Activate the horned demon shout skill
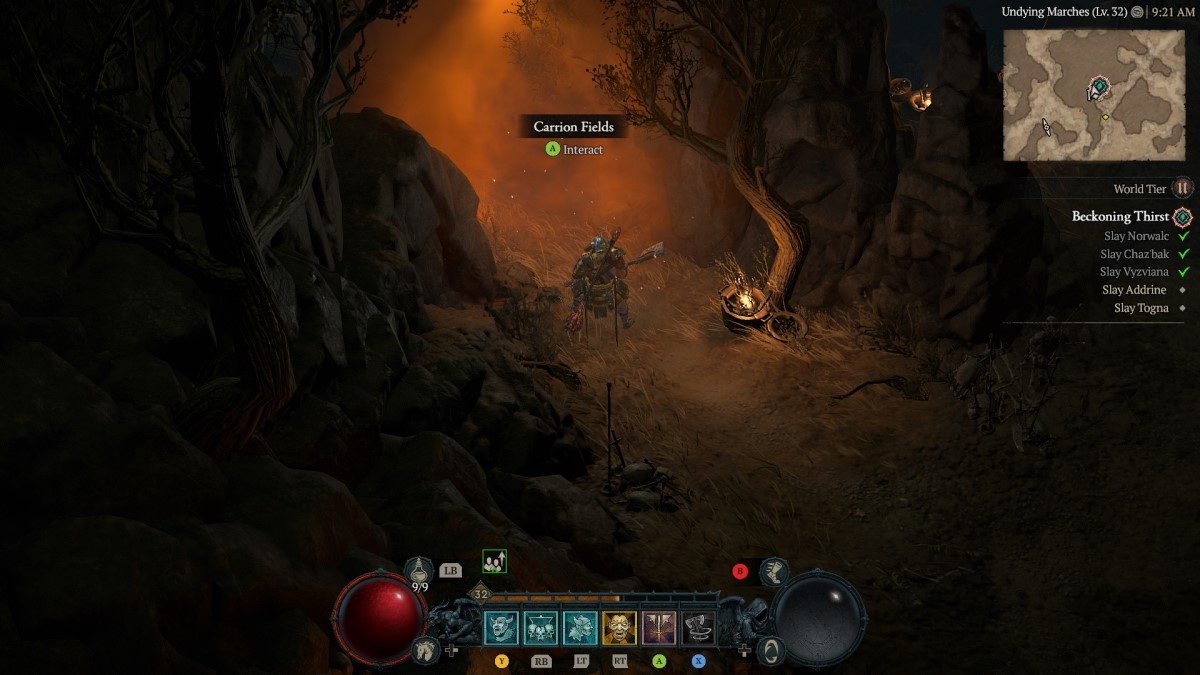 501,628
